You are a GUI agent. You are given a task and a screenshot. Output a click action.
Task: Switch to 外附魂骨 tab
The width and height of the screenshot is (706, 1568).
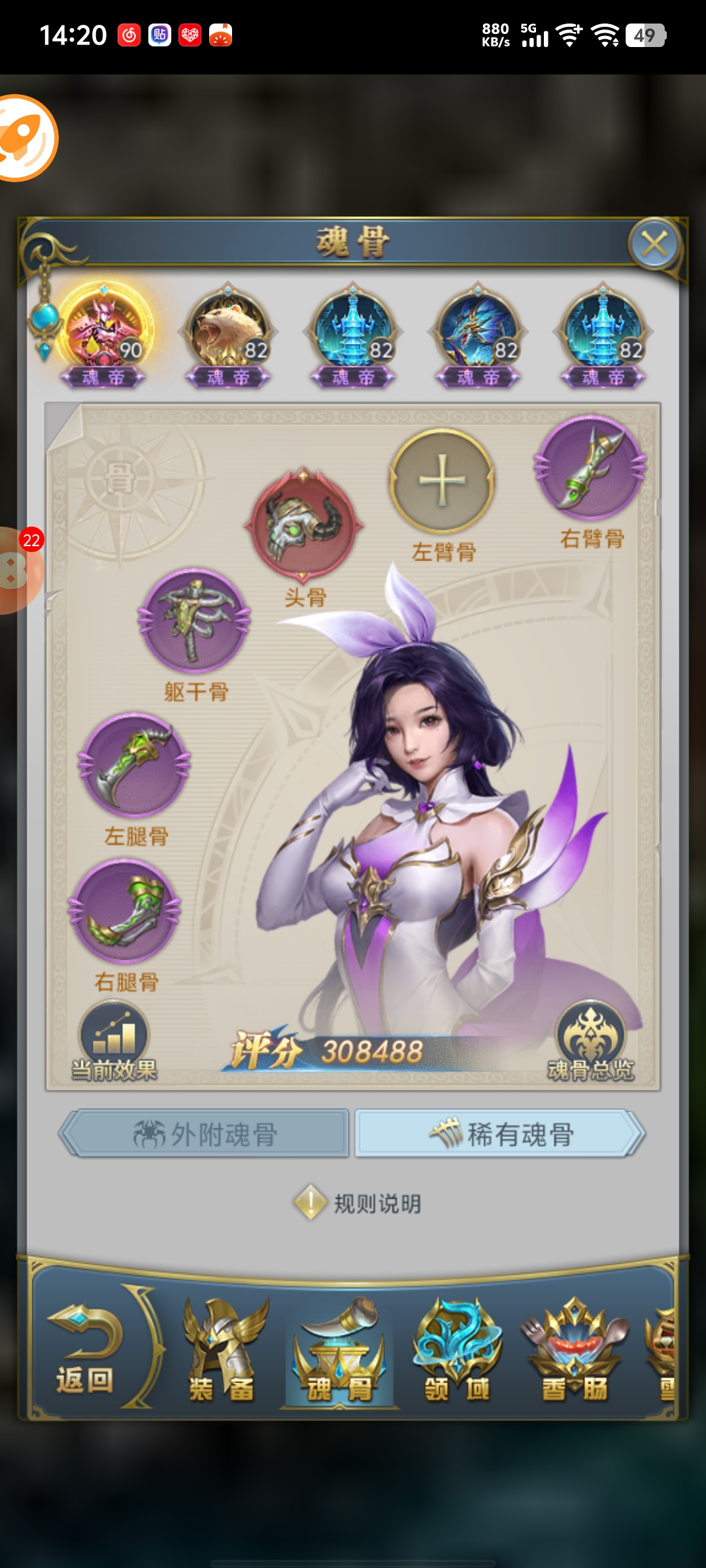click(205, 1134)
